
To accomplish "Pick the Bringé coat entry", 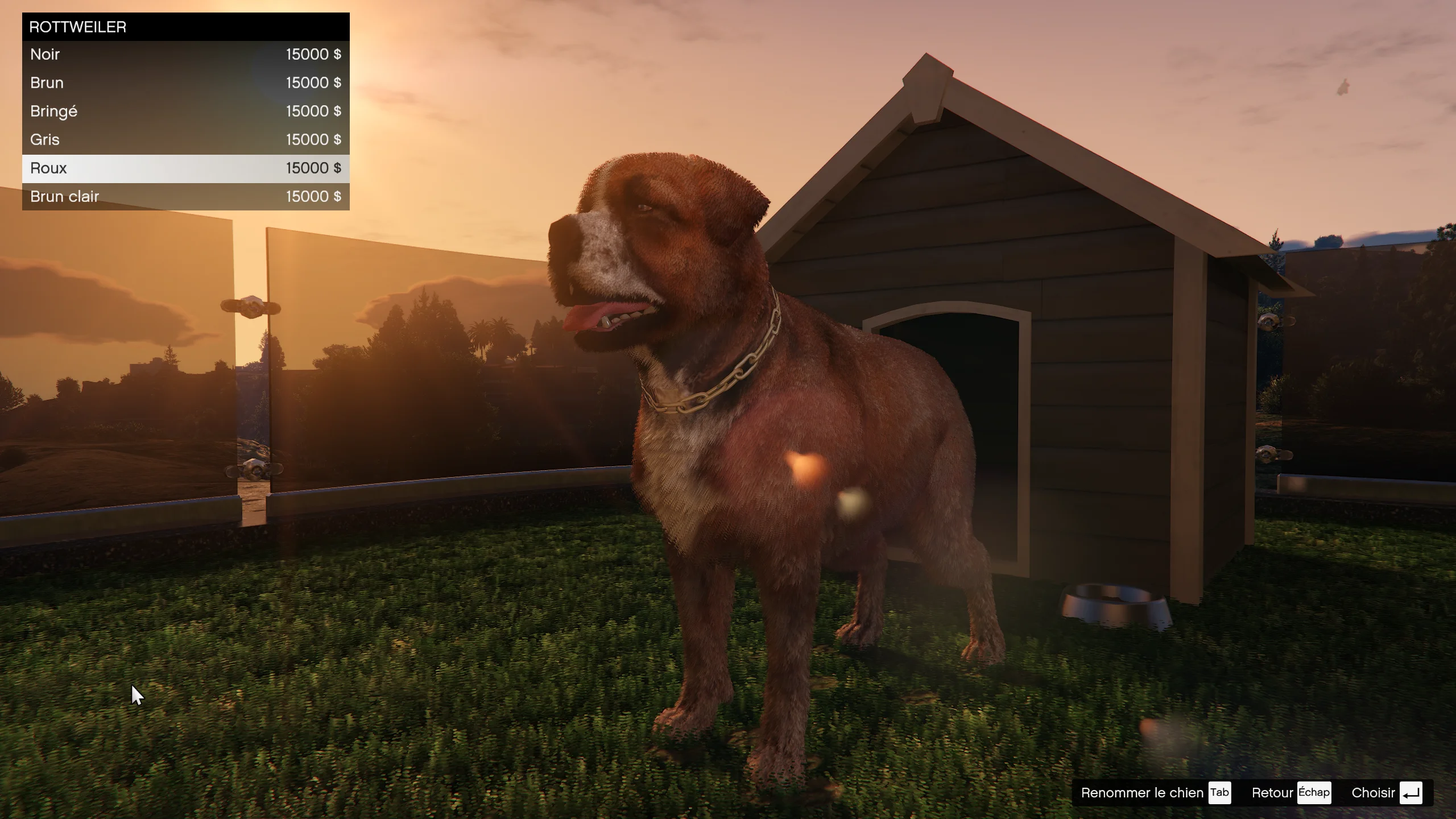I will (185, 111).
